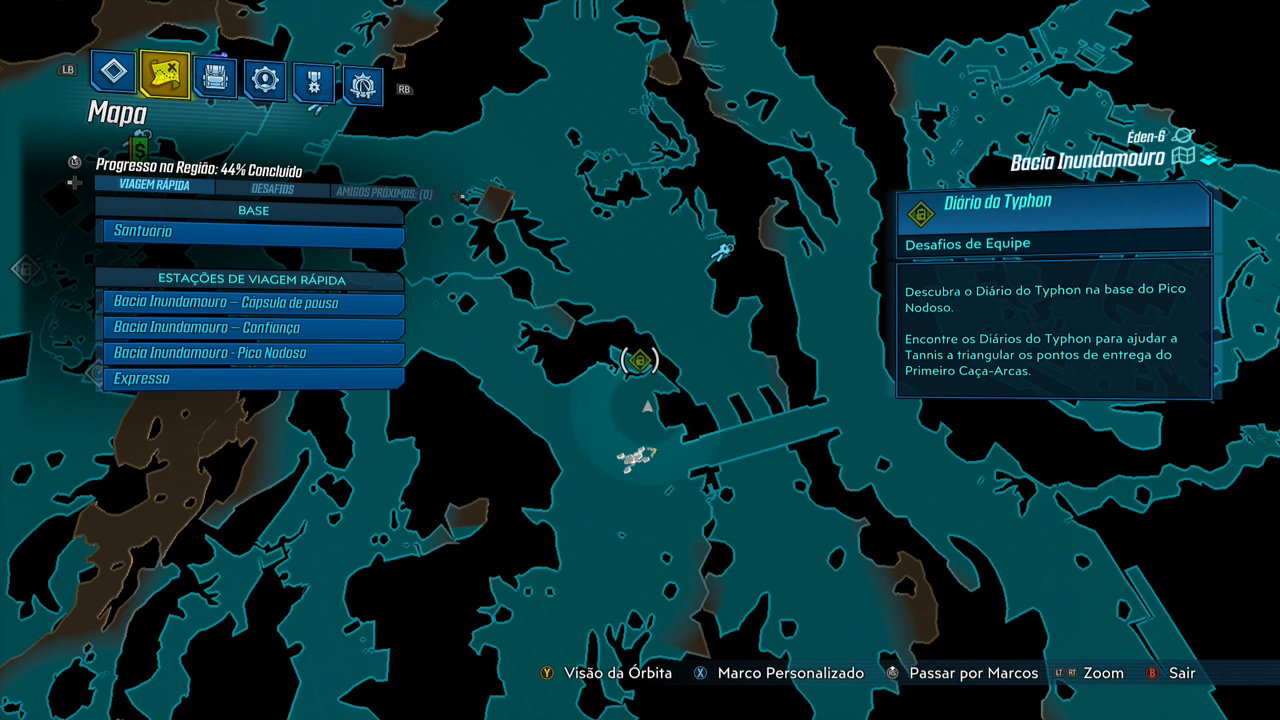1280x720 pixels.
Task: Choose Bacia Inundamouro – Cápsula de pouso
Action: pos(254,302)
